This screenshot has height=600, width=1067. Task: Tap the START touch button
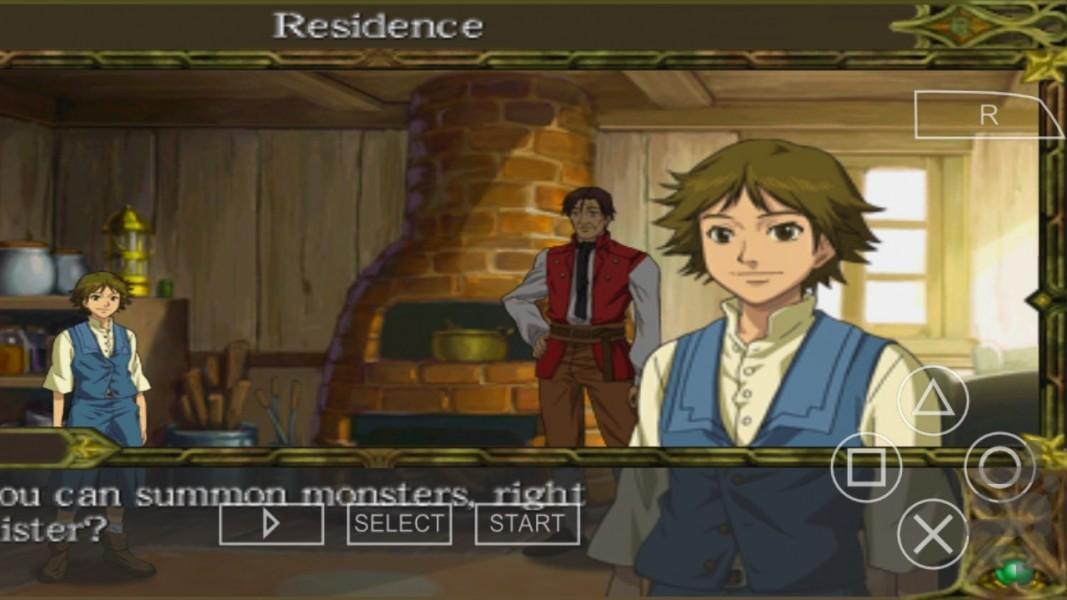(x=527, y=524)
